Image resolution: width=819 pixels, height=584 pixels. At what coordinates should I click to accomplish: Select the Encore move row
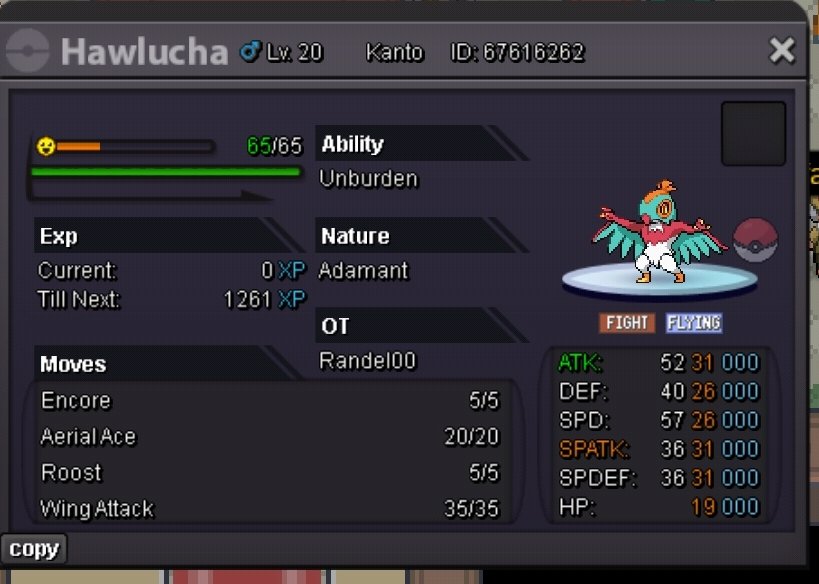[270, 401]
